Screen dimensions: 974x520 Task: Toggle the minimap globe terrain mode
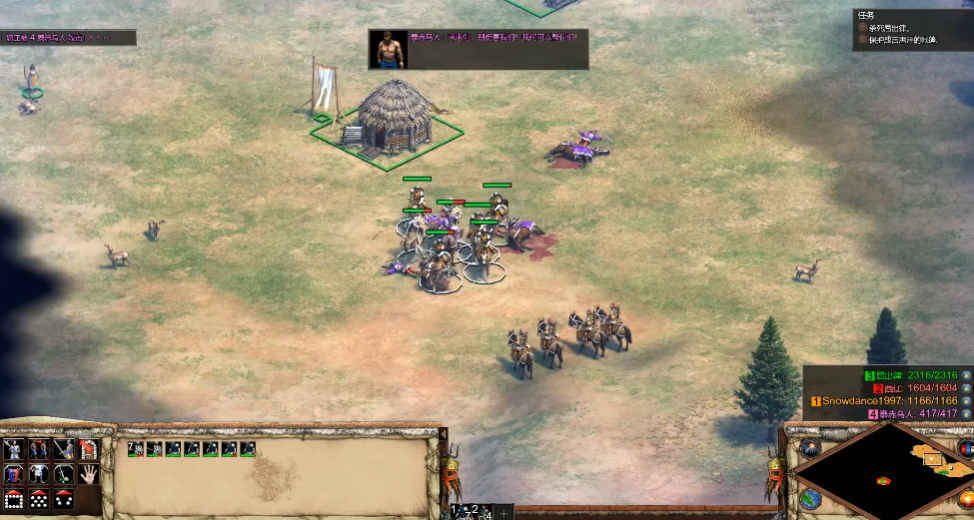809,497
